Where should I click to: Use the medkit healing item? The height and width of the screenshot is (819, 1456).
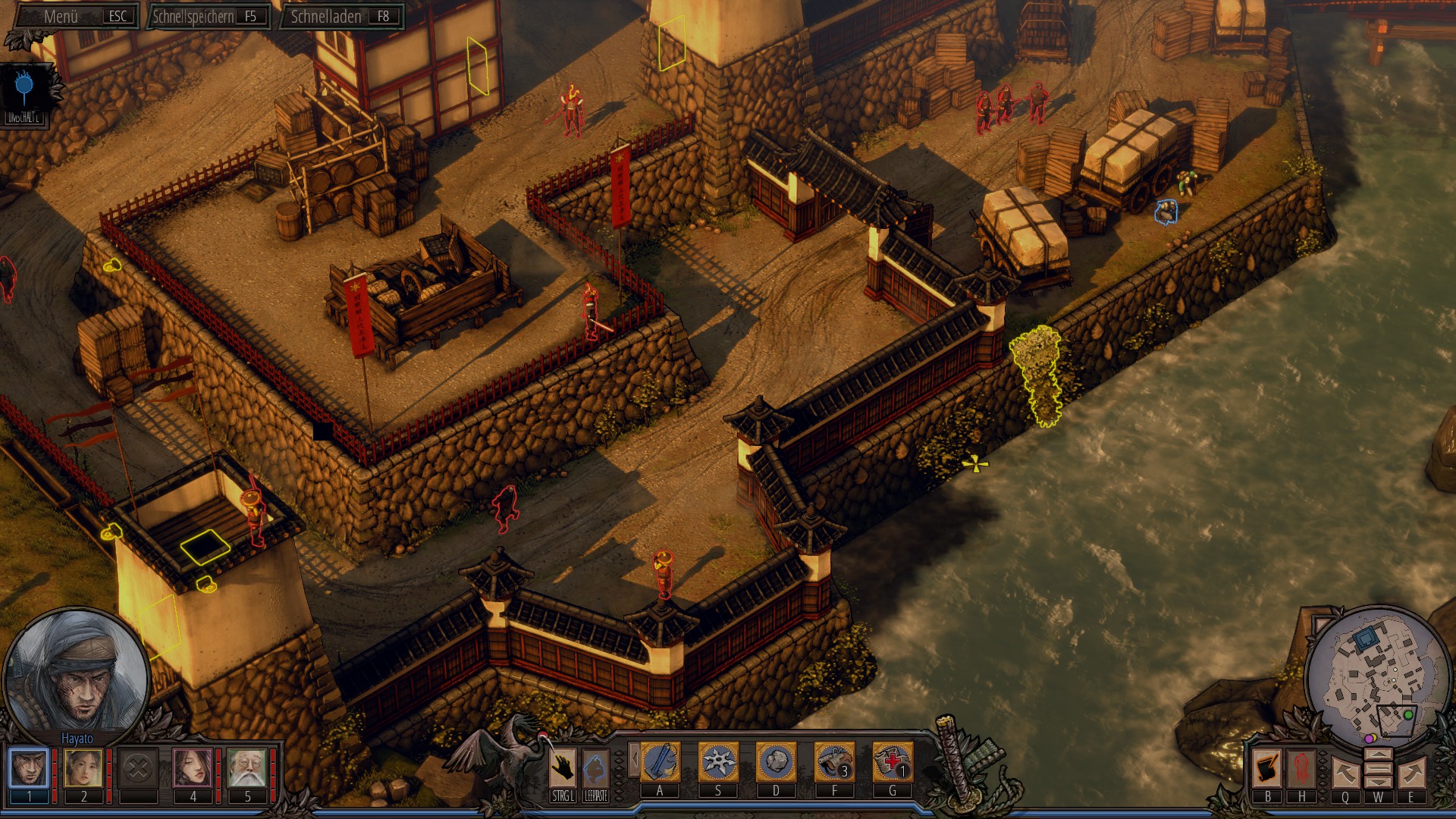coord(892,762)
